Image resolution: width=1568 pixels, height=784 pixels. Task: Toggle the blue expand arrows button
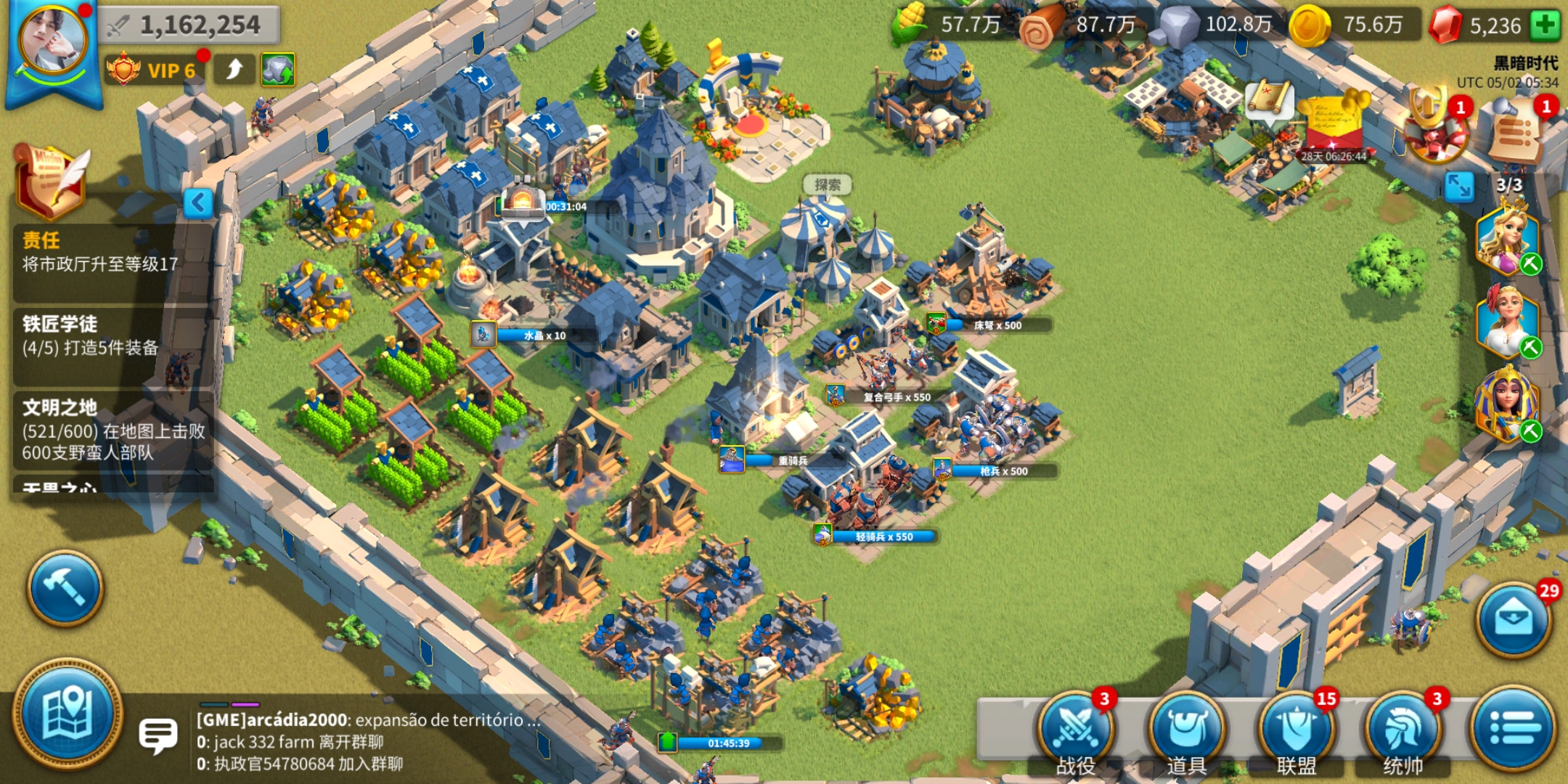1459,187
